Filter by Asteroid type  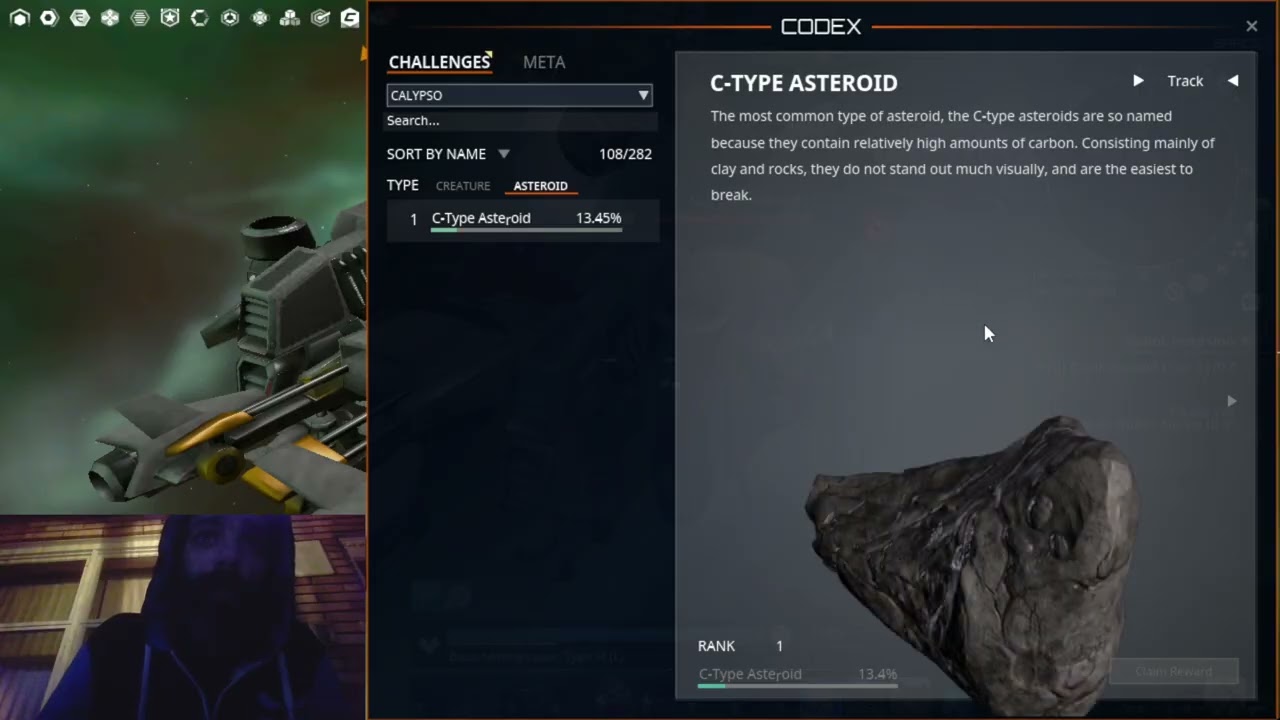pos(540,186)
